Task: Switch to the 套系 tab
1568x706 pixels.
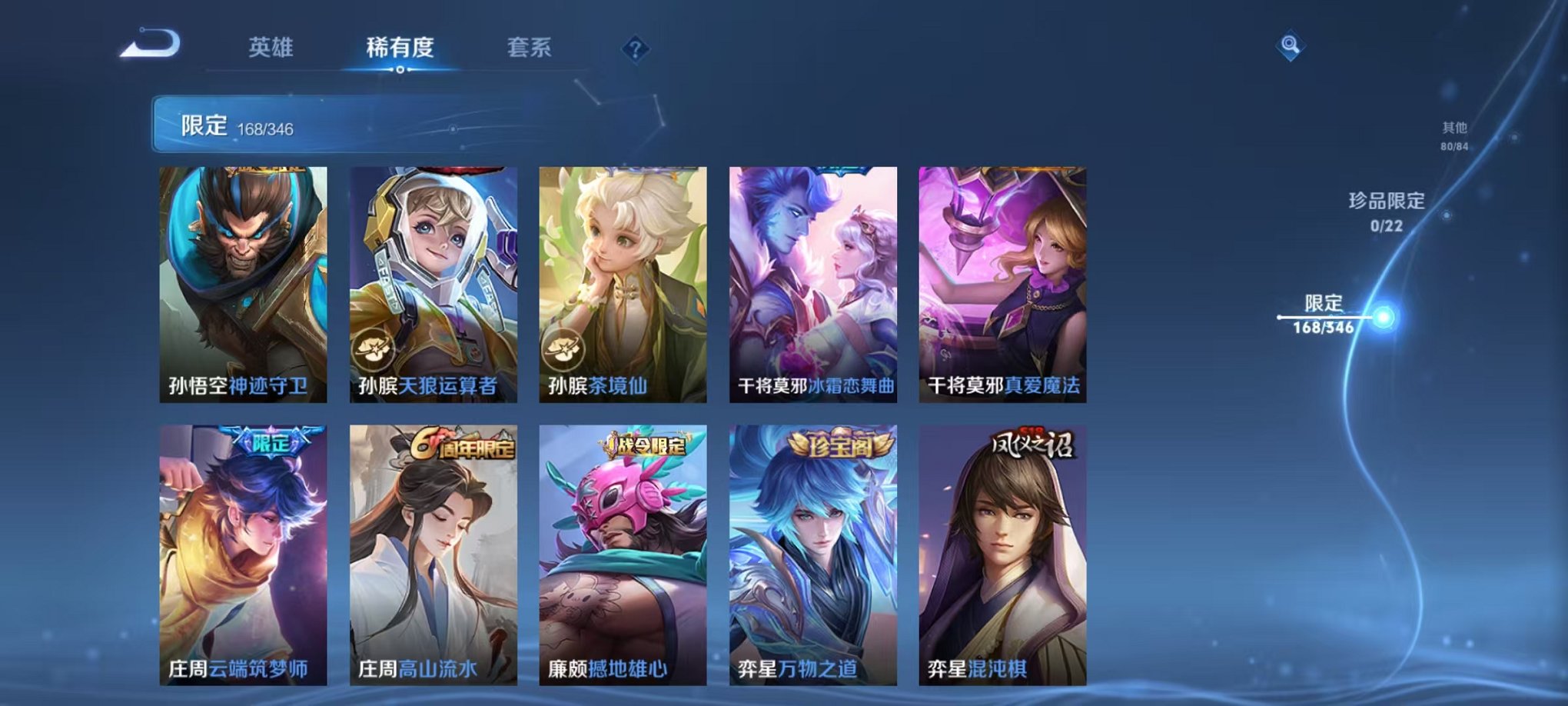Action: 530,48
